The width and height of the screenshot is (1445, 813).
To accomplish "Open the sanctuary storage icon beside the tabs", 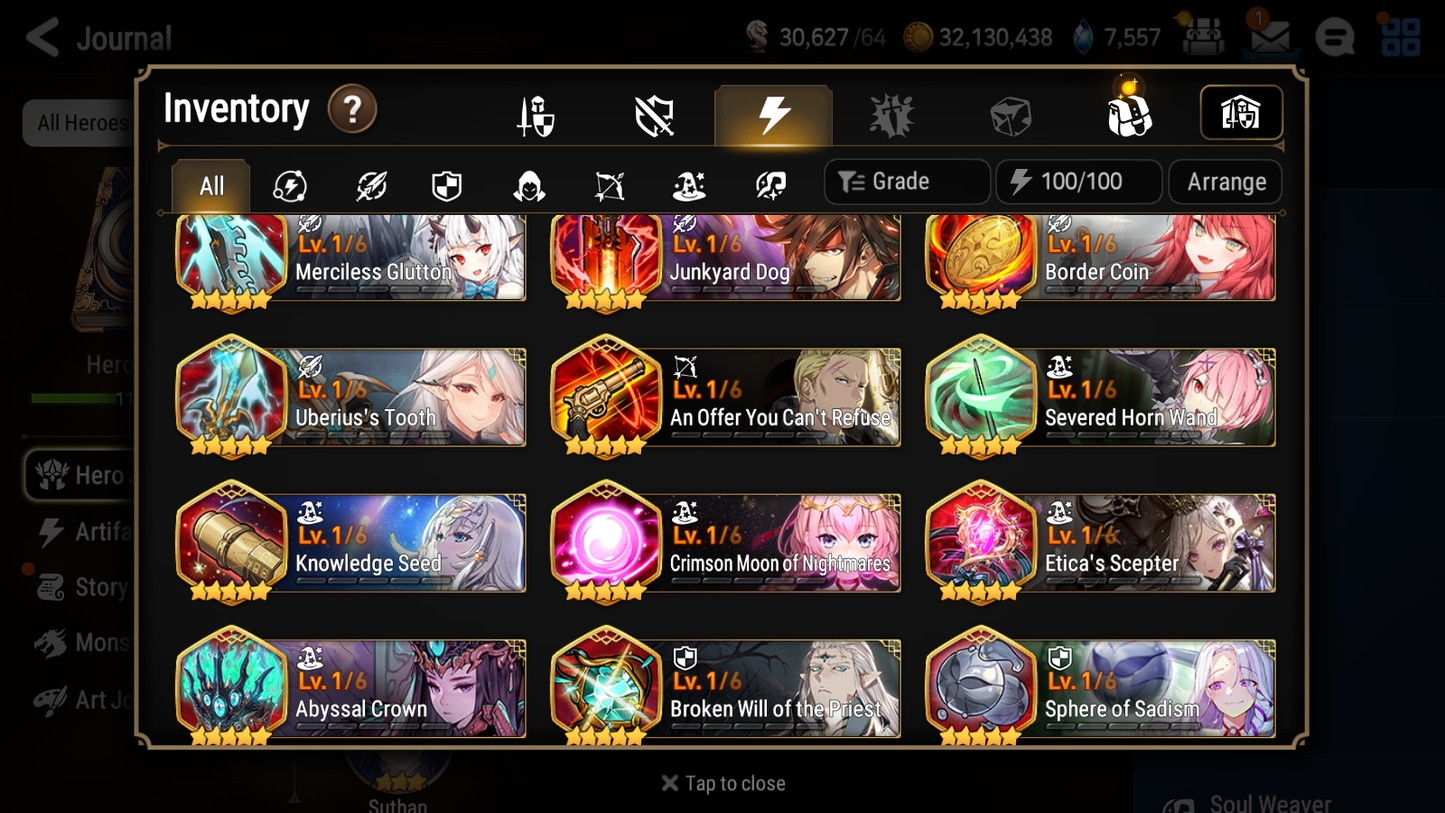I will (x=1241, y=114).
